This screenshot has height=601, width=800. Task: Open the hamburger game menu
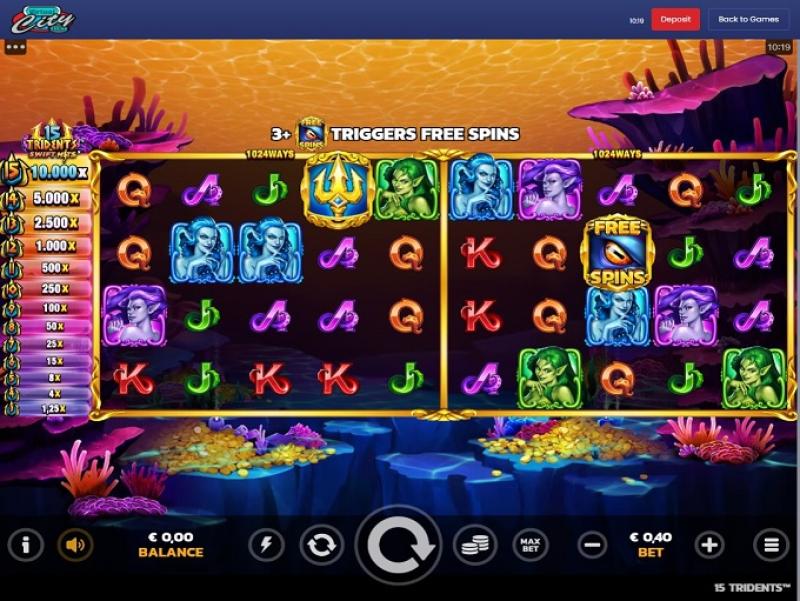pyautogui.click(x=771, y=545)
